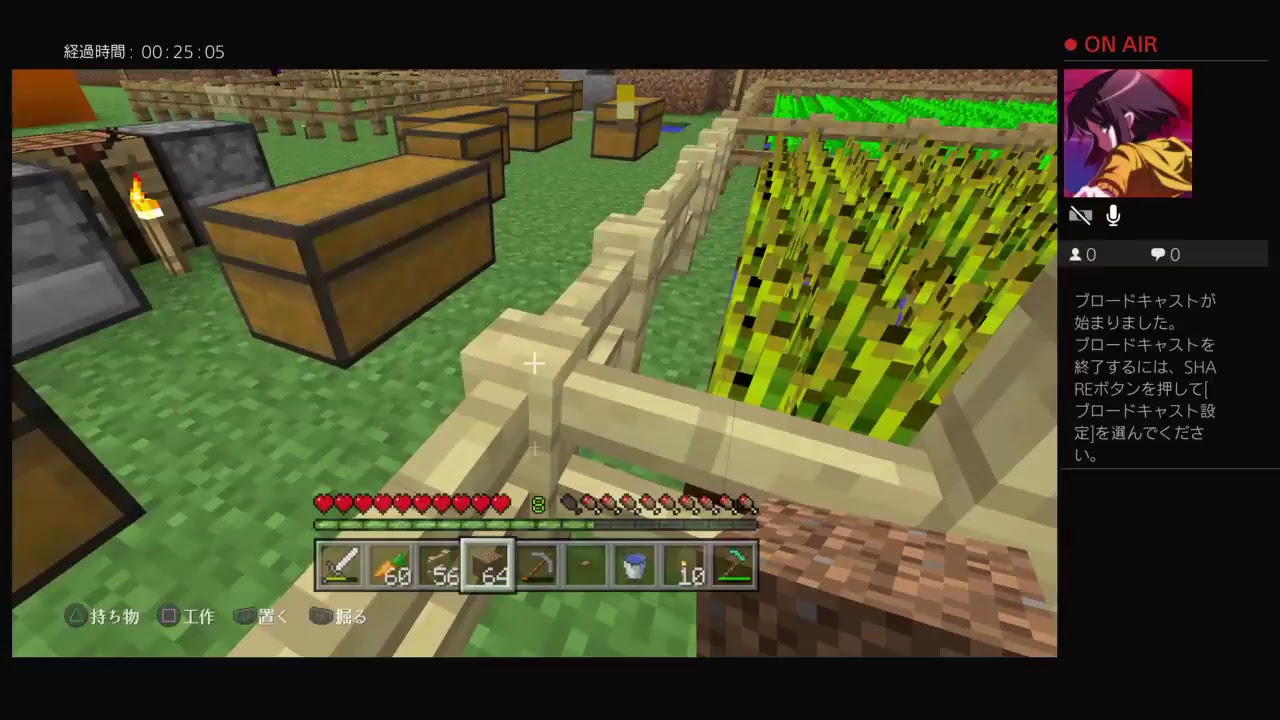Toggle the microphone icon
This screenshot has height=720, width=1280.
click(1113, 215)
